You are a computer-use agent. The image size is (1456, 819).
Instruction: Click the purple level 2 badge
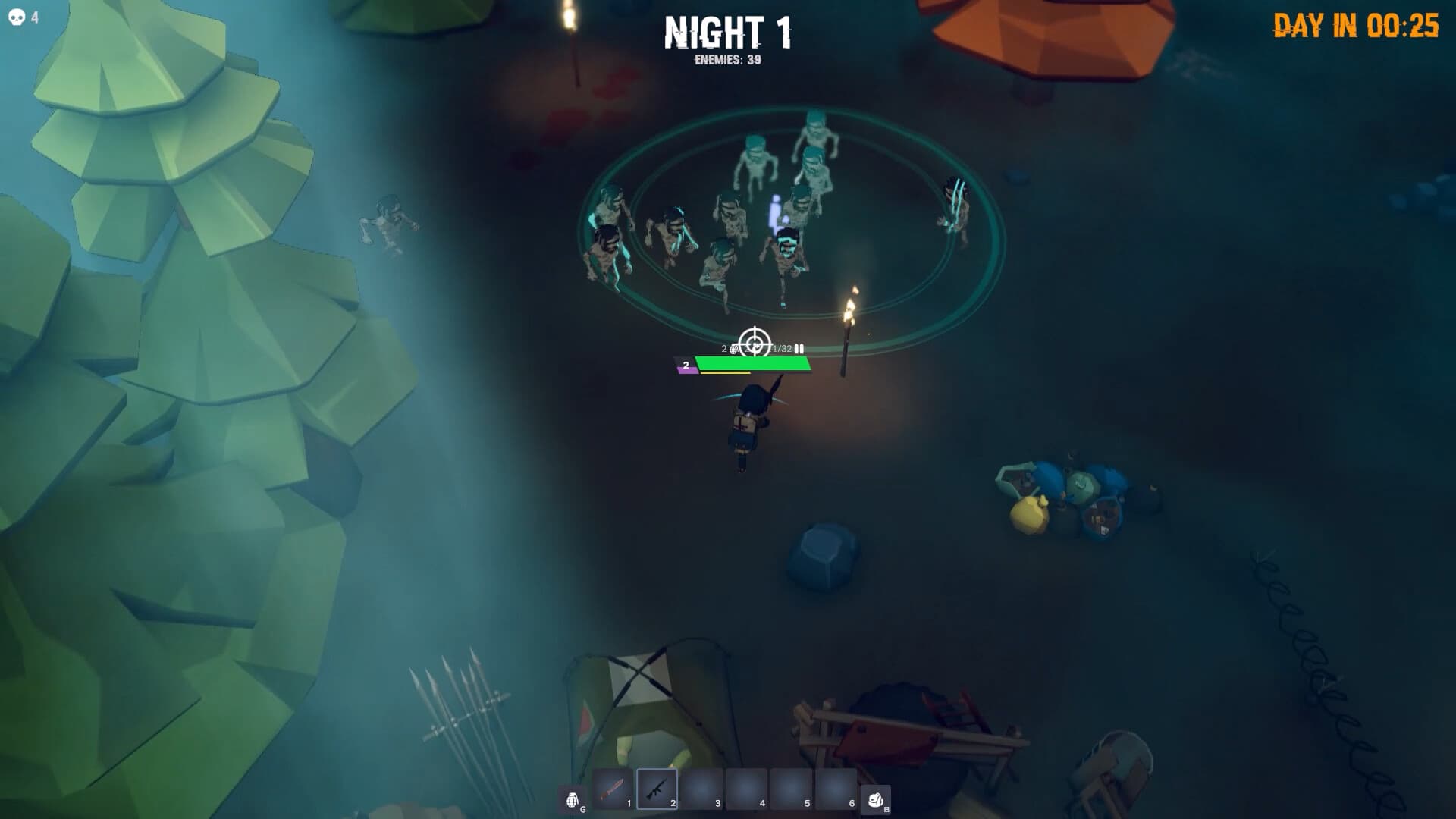click(685, 366)
